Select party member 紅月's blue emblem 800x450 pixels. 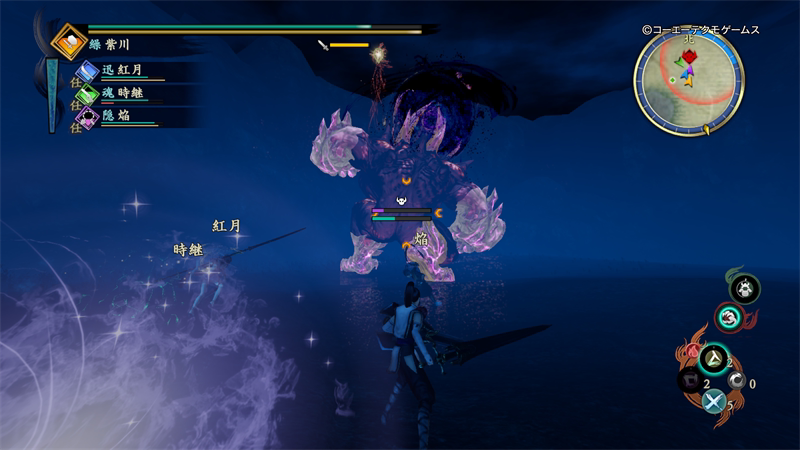pyautogui.click(x=88, y=72)
